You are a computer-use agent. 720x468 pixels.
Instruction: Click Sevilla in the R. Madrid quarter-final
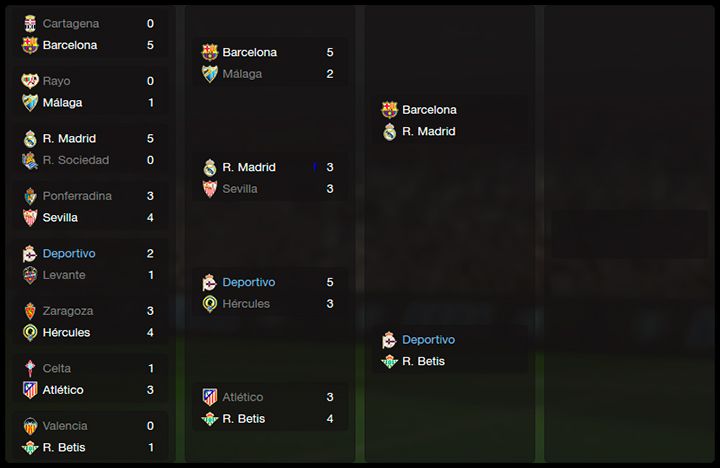tap(240, 189)
